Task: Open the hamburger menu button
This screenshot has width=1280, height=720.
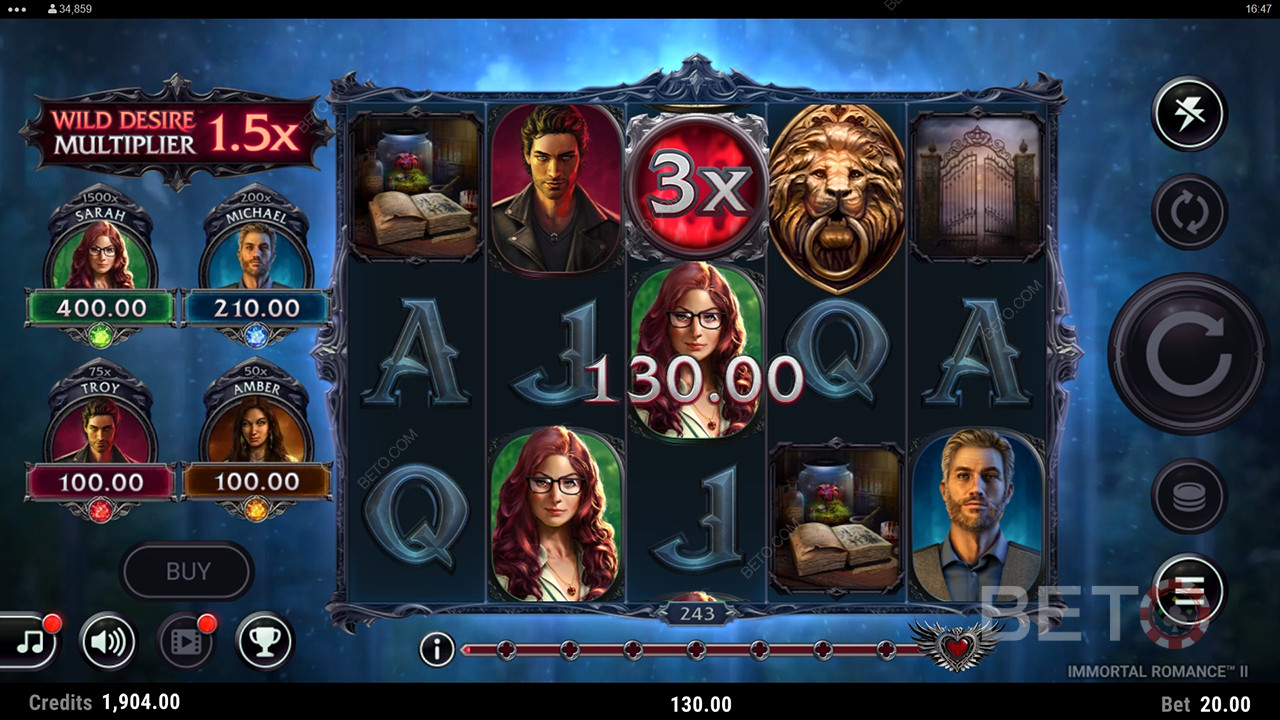Action: point(1188,589)
